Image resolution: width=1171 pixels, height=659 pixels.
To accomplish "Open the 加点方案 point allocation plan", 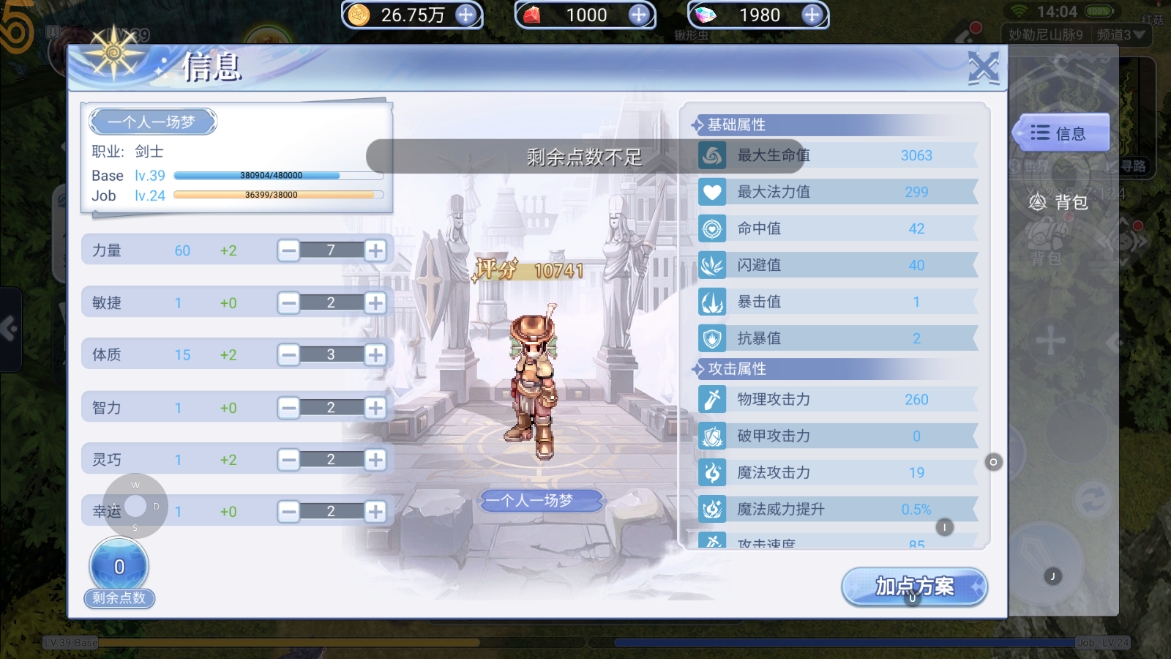I will pos(914,587).
